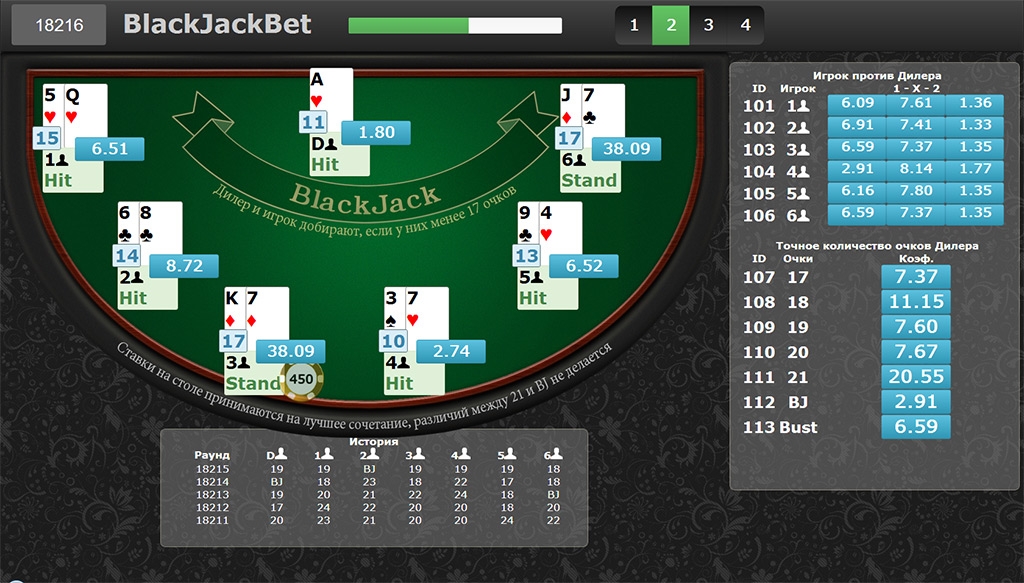Image resolution: width=1024 pixels, height=583 pixels.
Task: Choose player 1's 6.51 odds on table
Action: click(109, 149)
